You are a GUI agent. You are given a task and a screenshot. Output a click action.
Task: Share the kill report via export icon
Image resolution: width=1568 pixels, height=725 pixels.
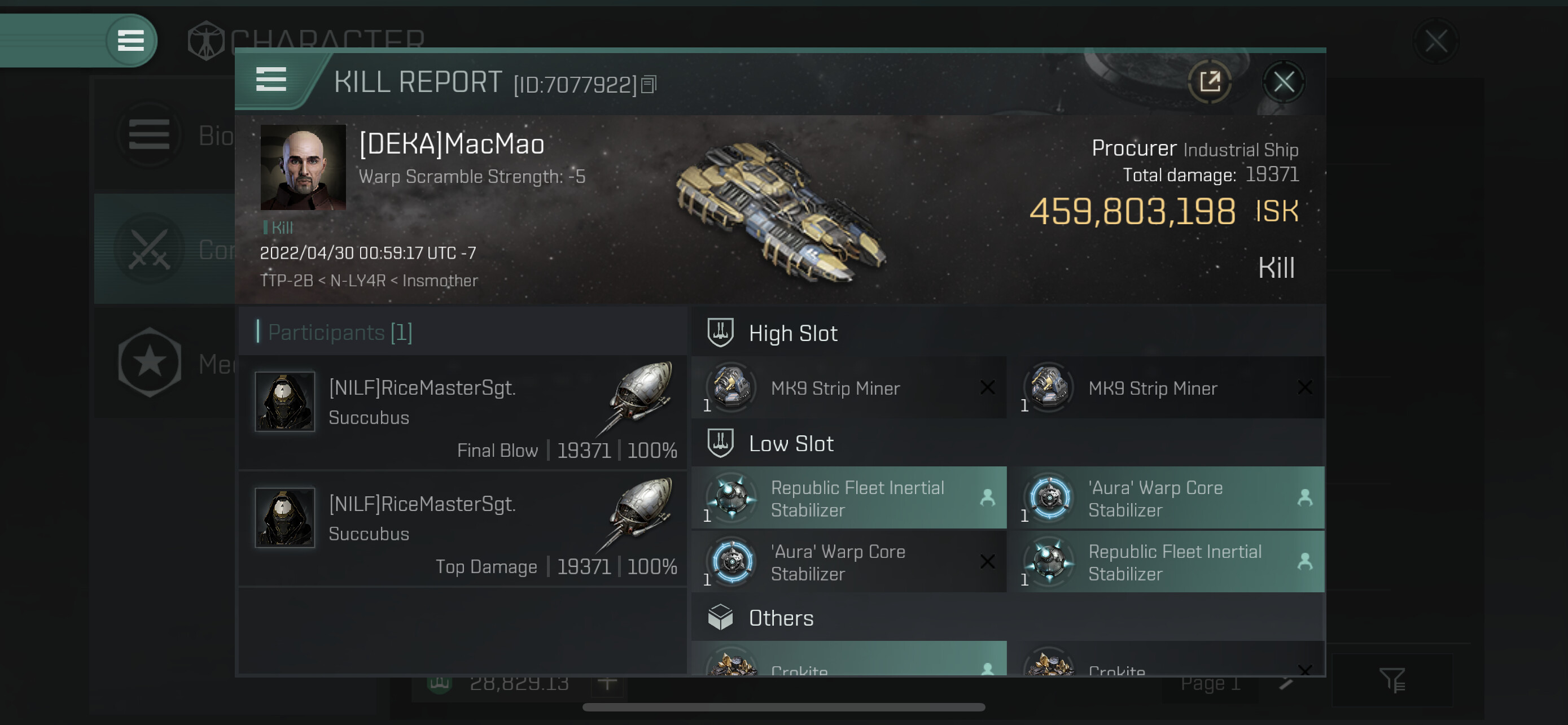(x=1210, y=81)
